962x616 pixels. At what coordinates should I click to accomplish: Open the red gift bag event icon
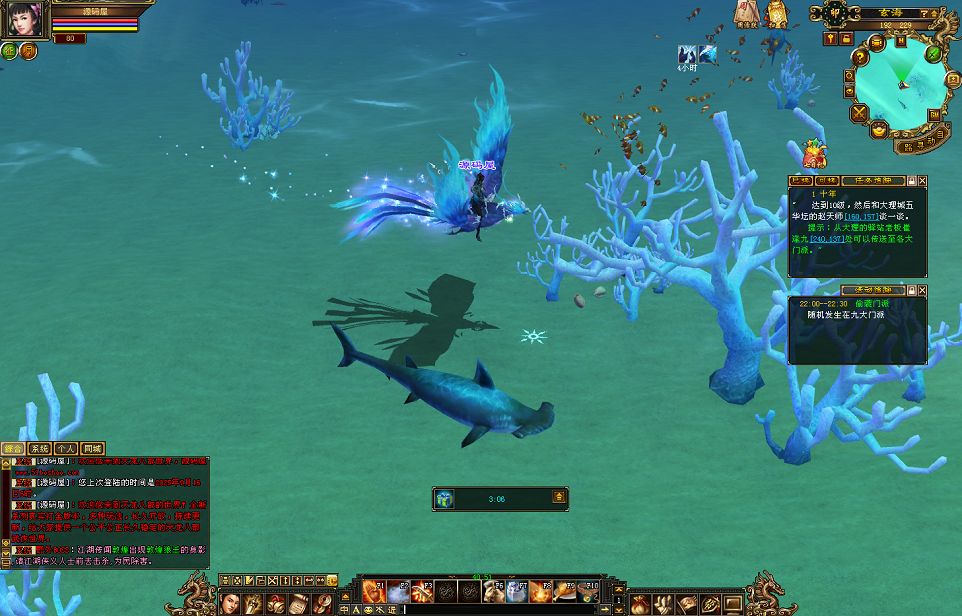point(814,154)
